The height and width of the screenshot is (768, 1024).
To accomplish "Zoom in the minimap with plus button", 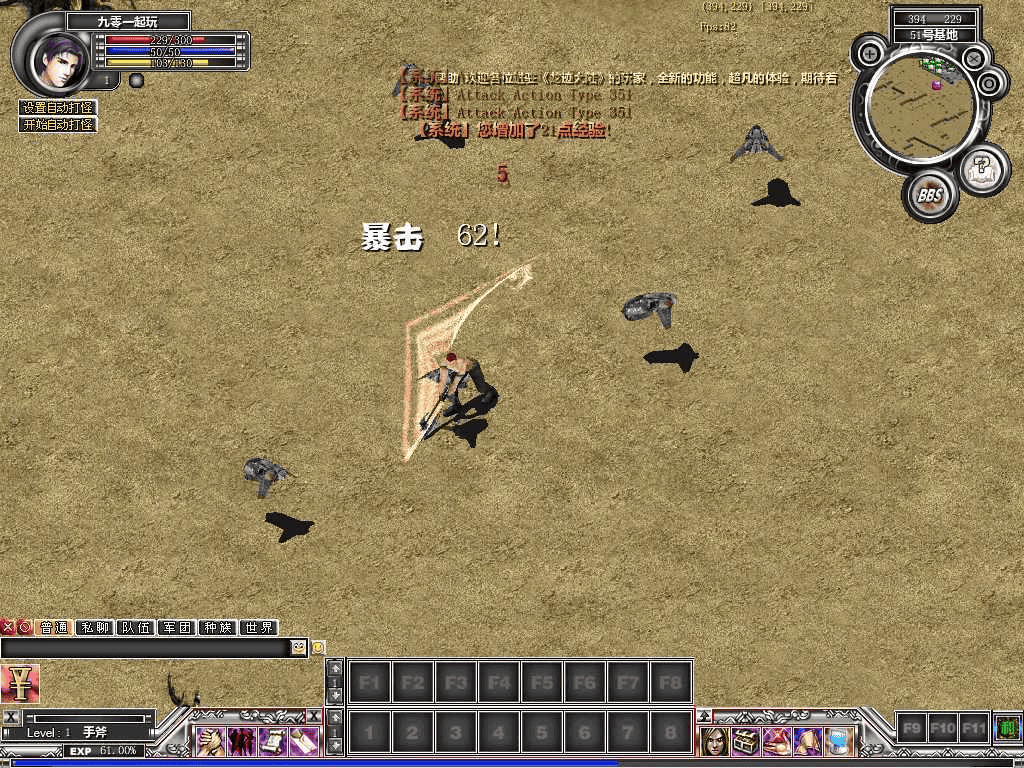I will coord(871,53).
